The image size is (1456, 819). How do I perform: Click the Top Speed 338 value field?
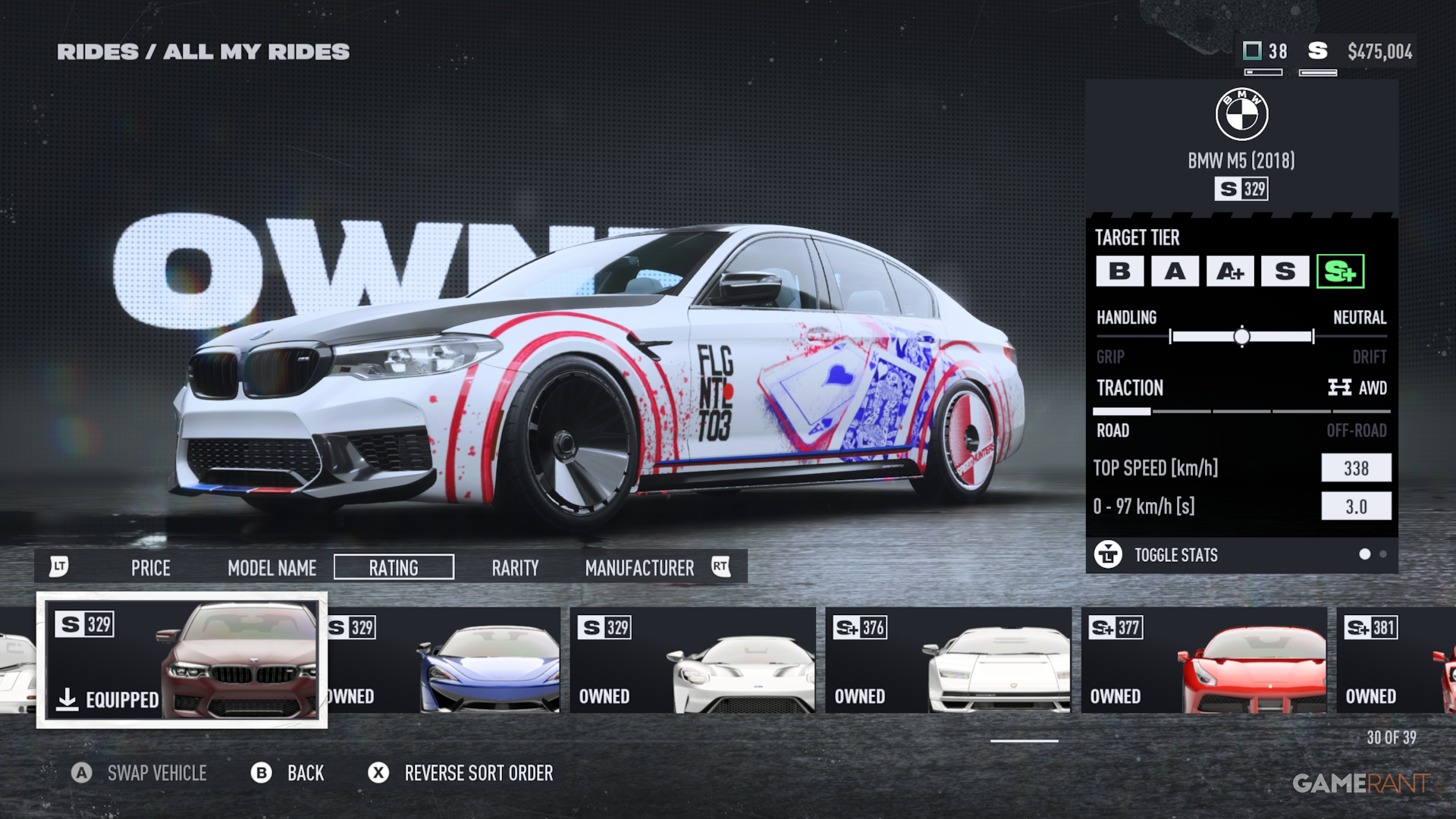tap(1356, 468)
